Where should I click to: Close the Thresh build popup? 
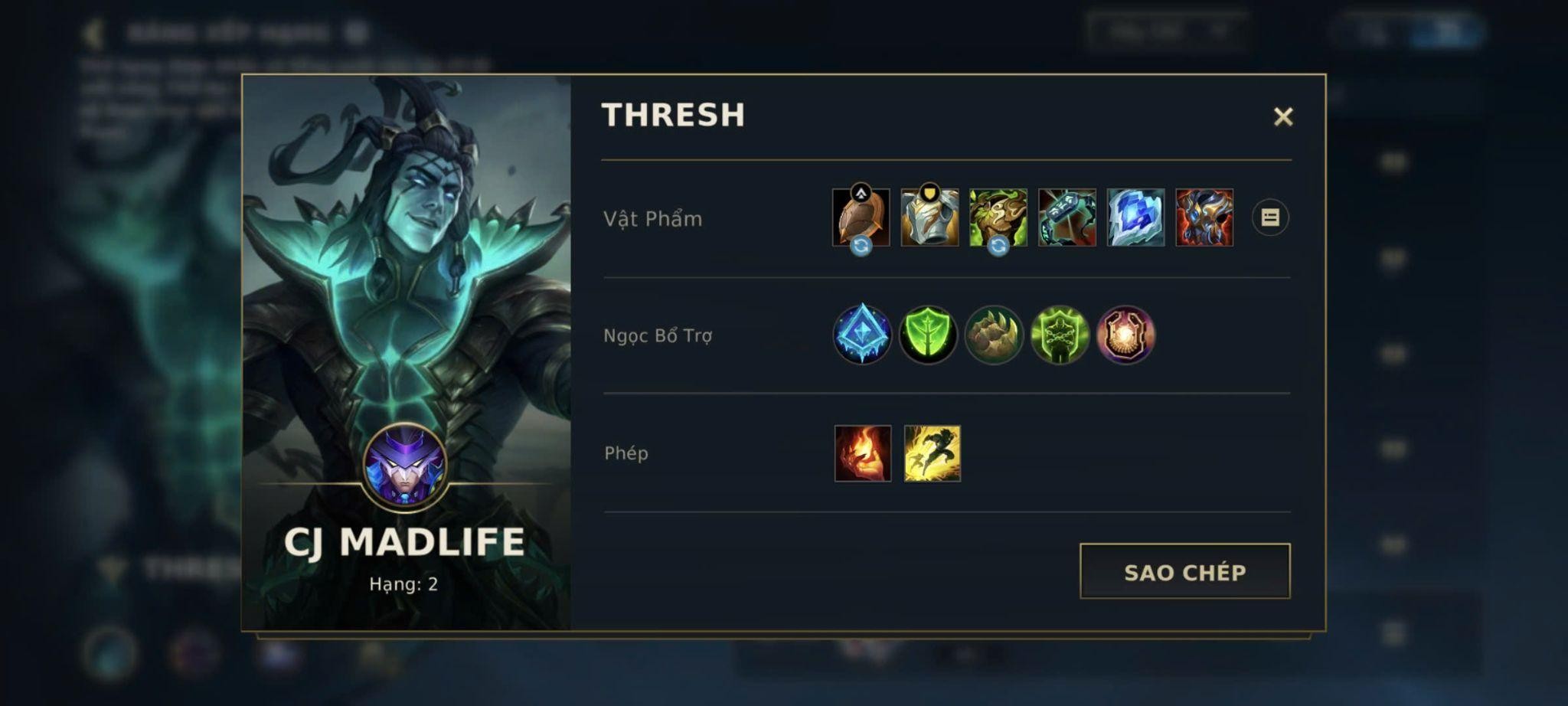point(1282,116)
